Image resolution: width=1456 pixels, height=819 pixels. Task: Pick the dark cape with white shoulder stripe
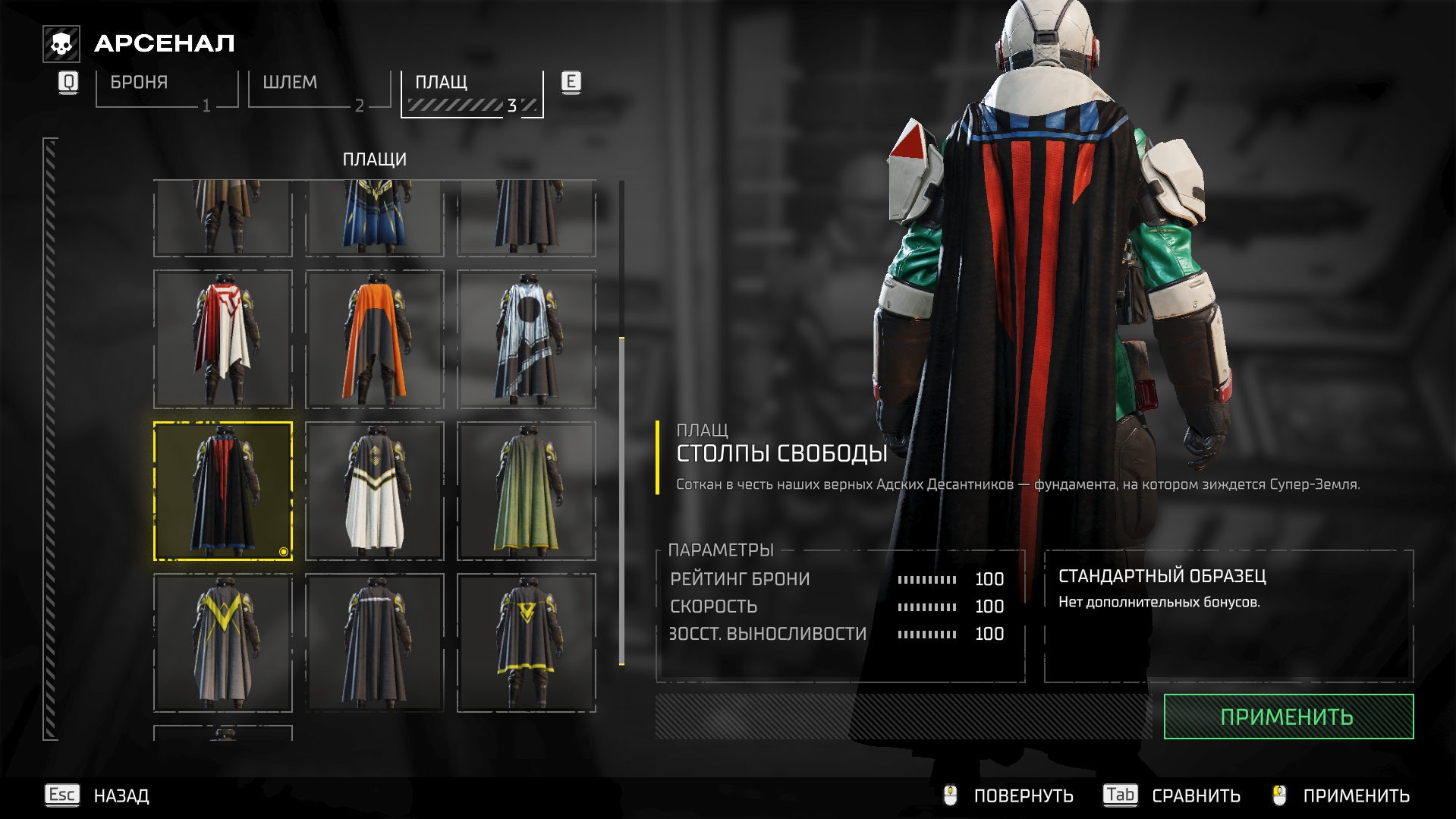pos(375,643)
